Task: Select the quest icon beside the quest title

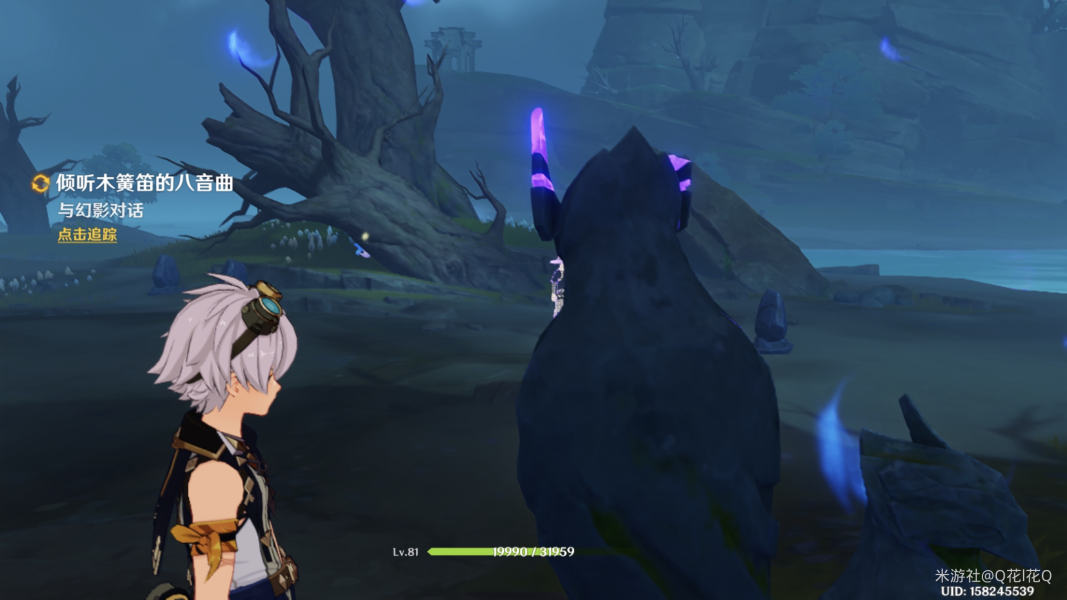Action: click(x=41, y=183)
